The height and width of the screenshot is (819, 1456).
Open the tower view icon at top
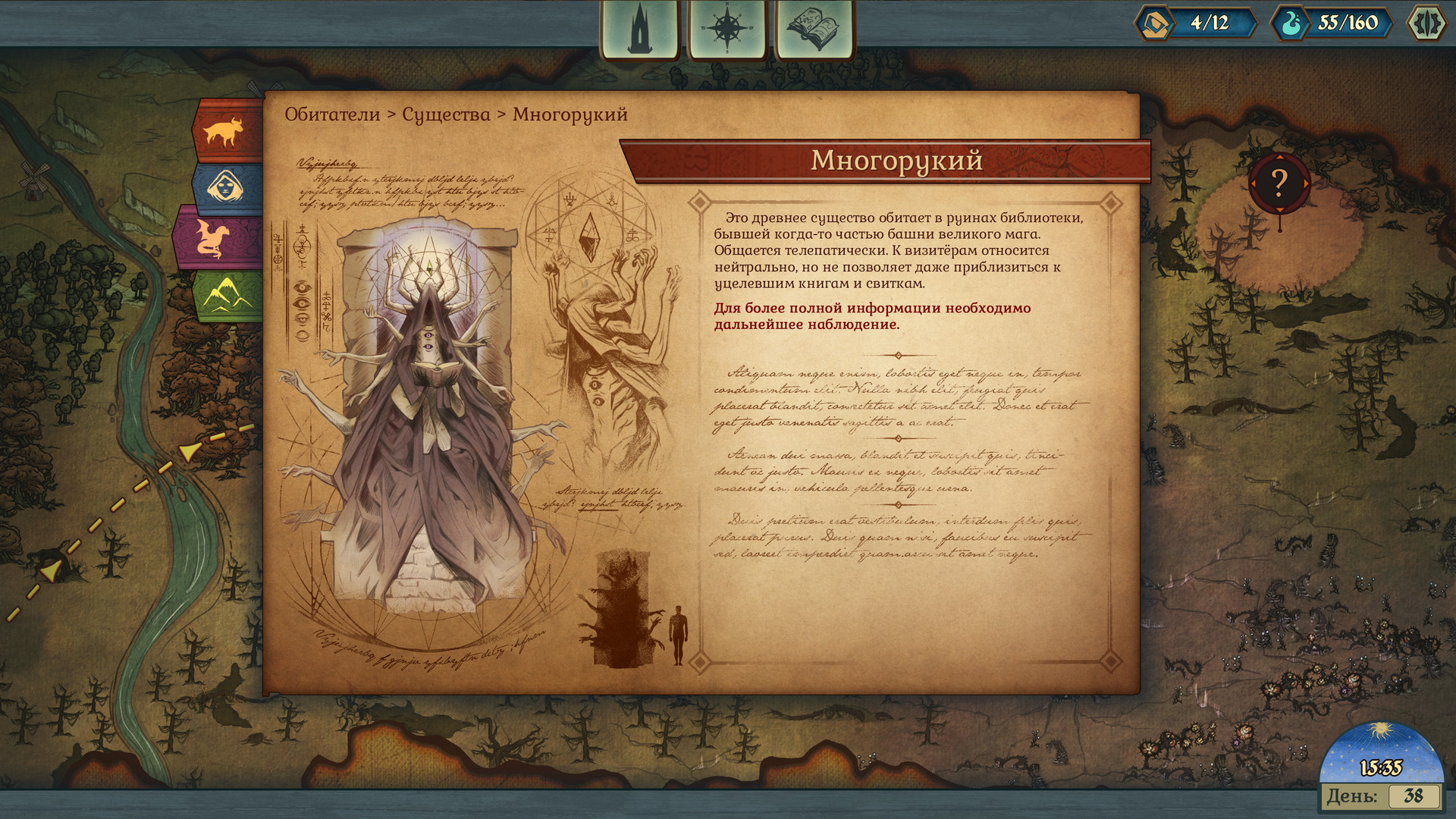tap(639, 29)
